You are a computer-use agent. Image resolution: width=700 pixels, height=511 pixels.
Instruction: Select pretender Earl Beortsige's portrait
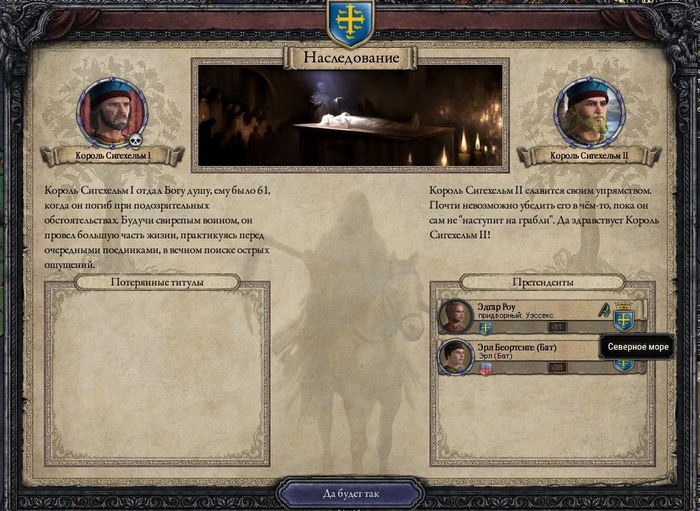tap(456, 356)
